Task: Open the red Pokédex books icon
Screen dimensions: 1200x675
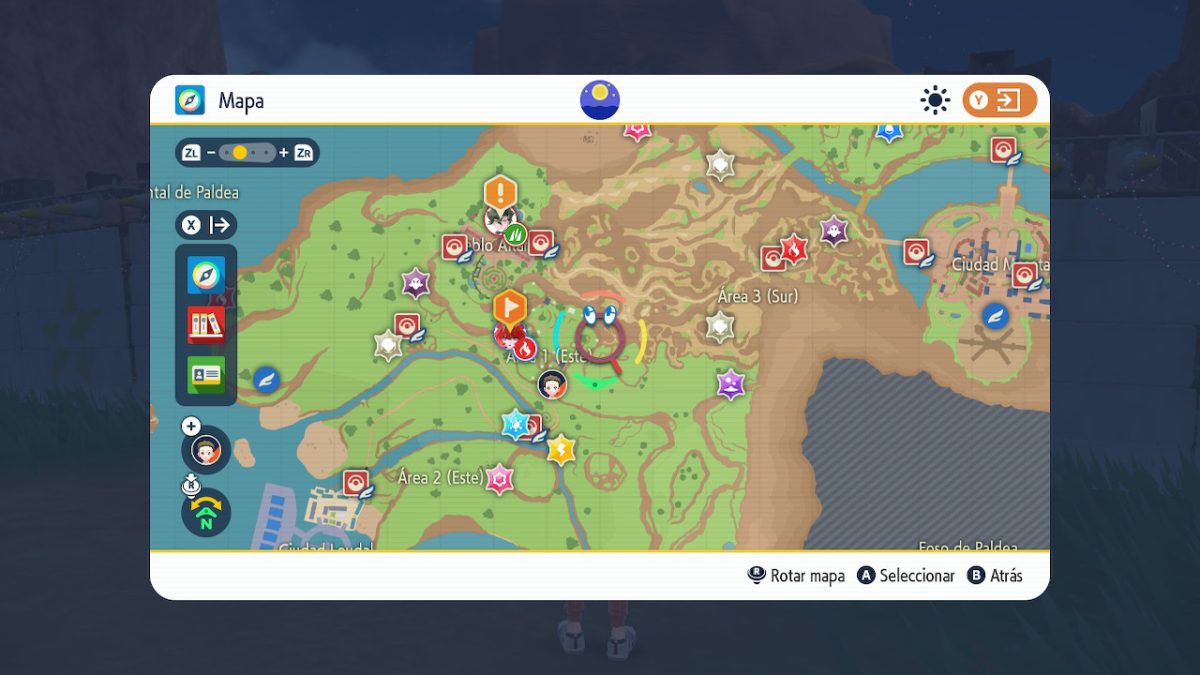Action: 206,324
